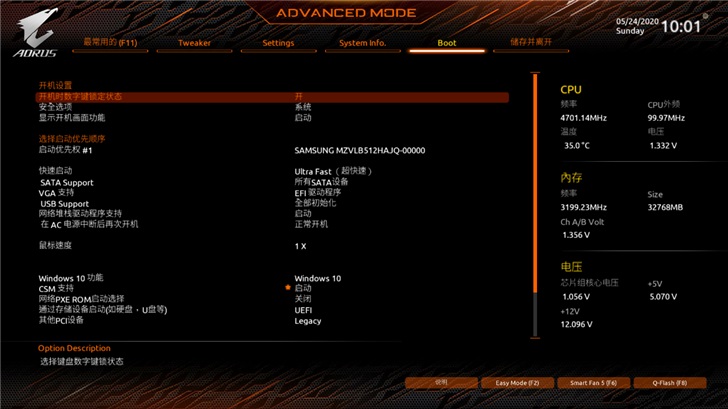
Task: Select the Boot tab
Action: pos(446,43)
